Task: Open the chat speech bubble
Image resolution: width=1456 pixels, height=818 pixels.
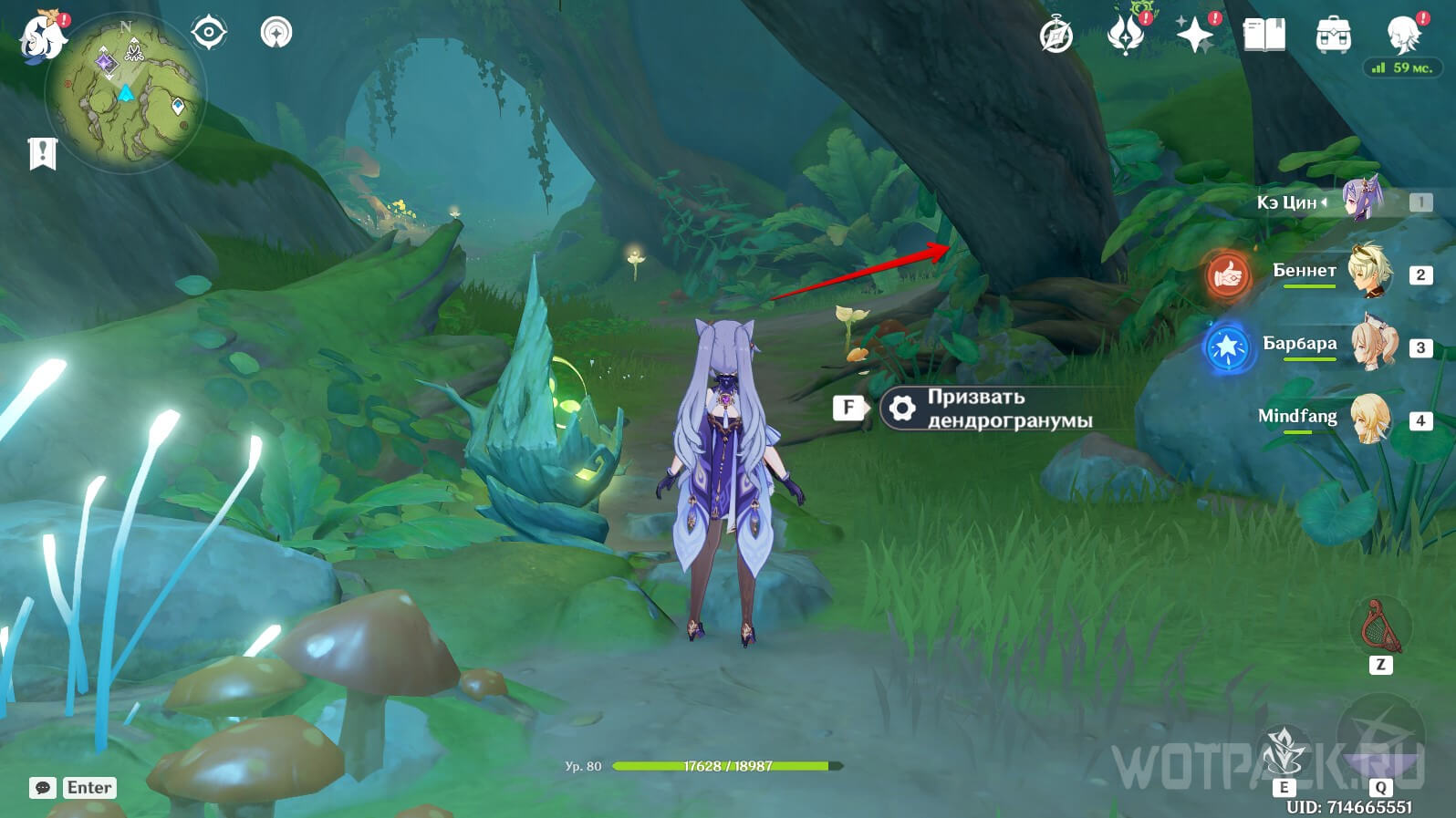Action: point(43,788)
